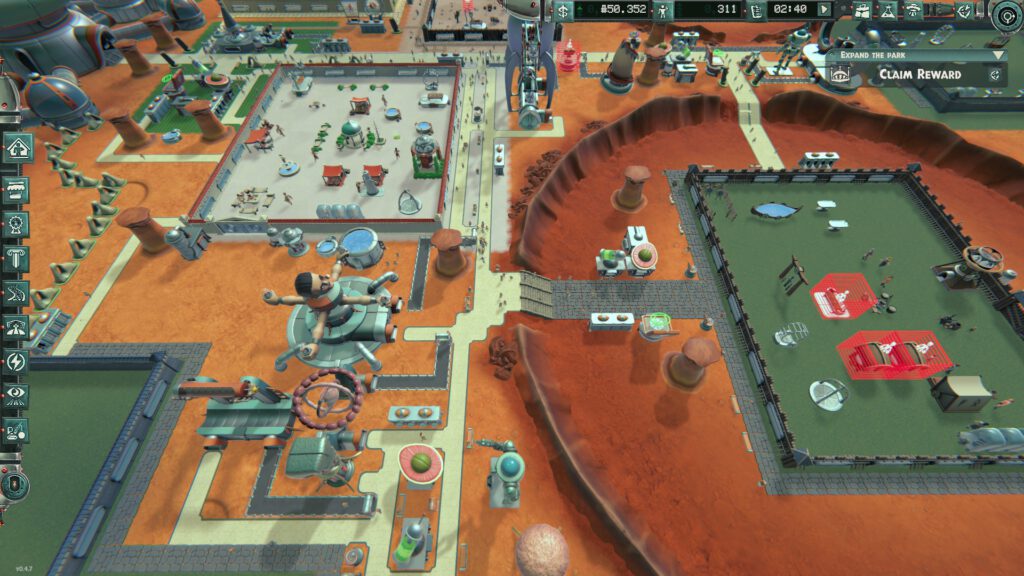Open the checklist icon beside the clock

pyautogui.click(x=756, y=10)
